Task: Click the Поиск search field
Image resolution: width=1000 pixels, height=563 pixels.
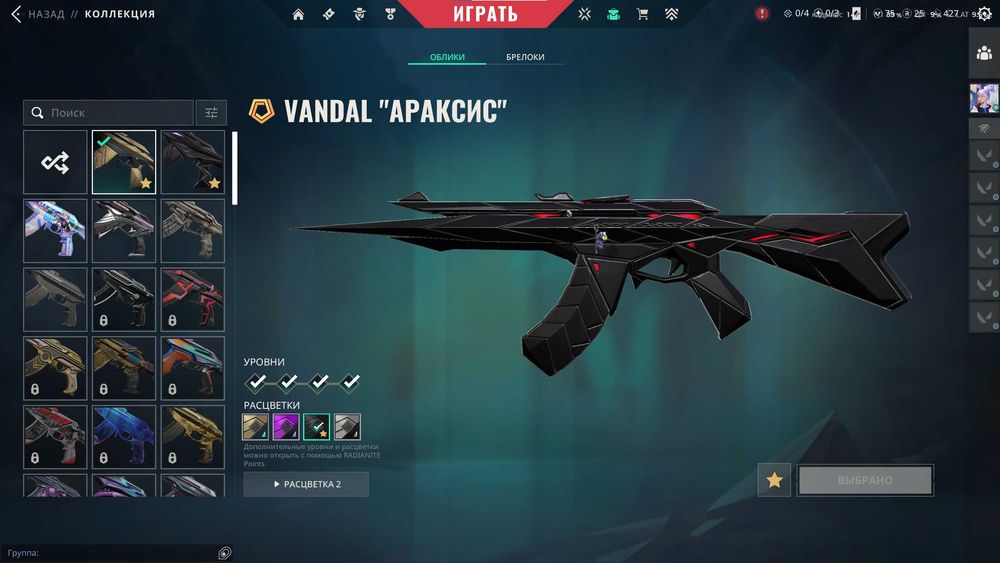Action: tap(110, 113)
